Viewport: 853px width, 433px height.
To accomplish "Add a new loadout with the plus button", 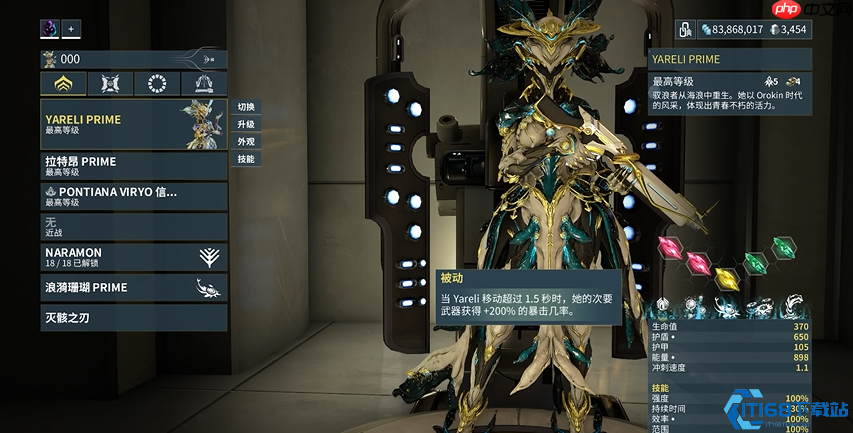I will coord(72,28).
